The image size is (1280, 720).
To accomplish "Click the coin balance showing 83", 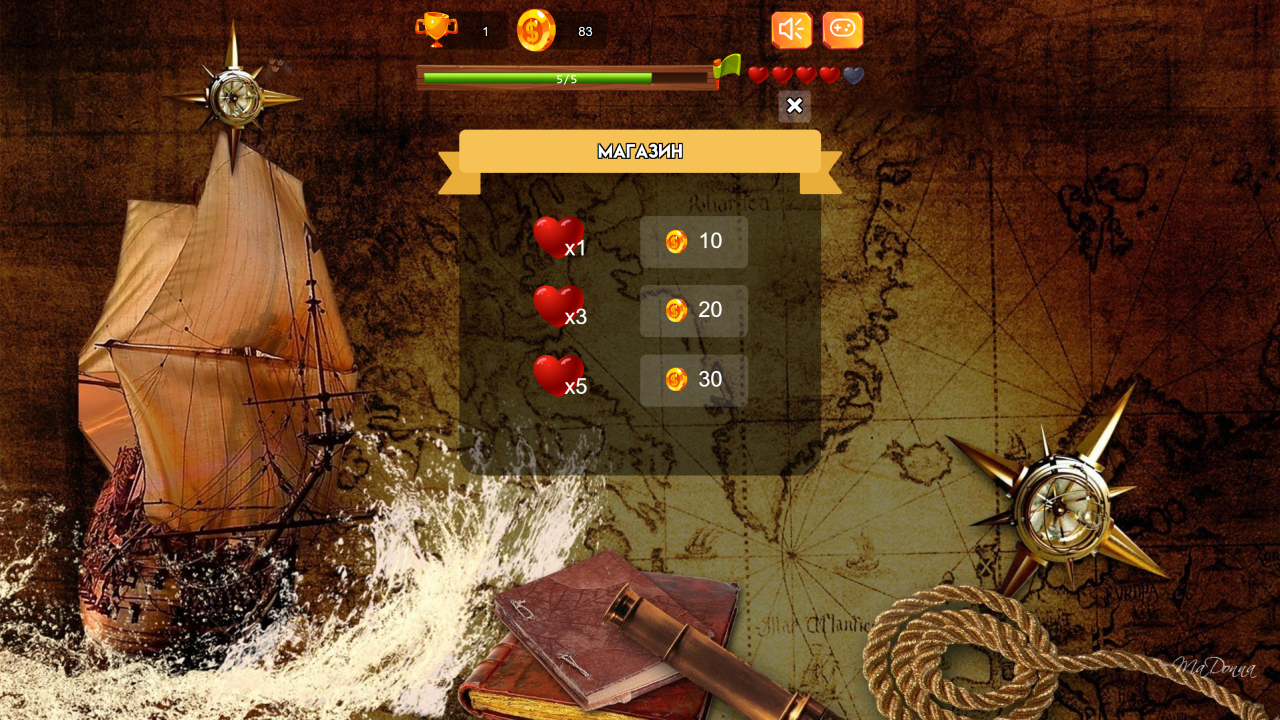I will point(585,31).
